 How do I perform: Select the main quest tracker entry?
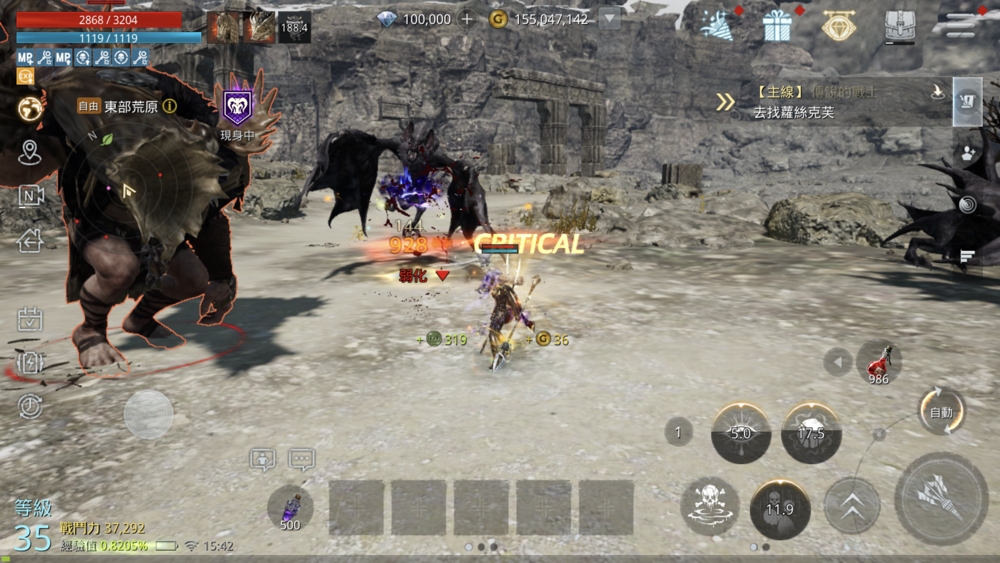pos(830,103)
